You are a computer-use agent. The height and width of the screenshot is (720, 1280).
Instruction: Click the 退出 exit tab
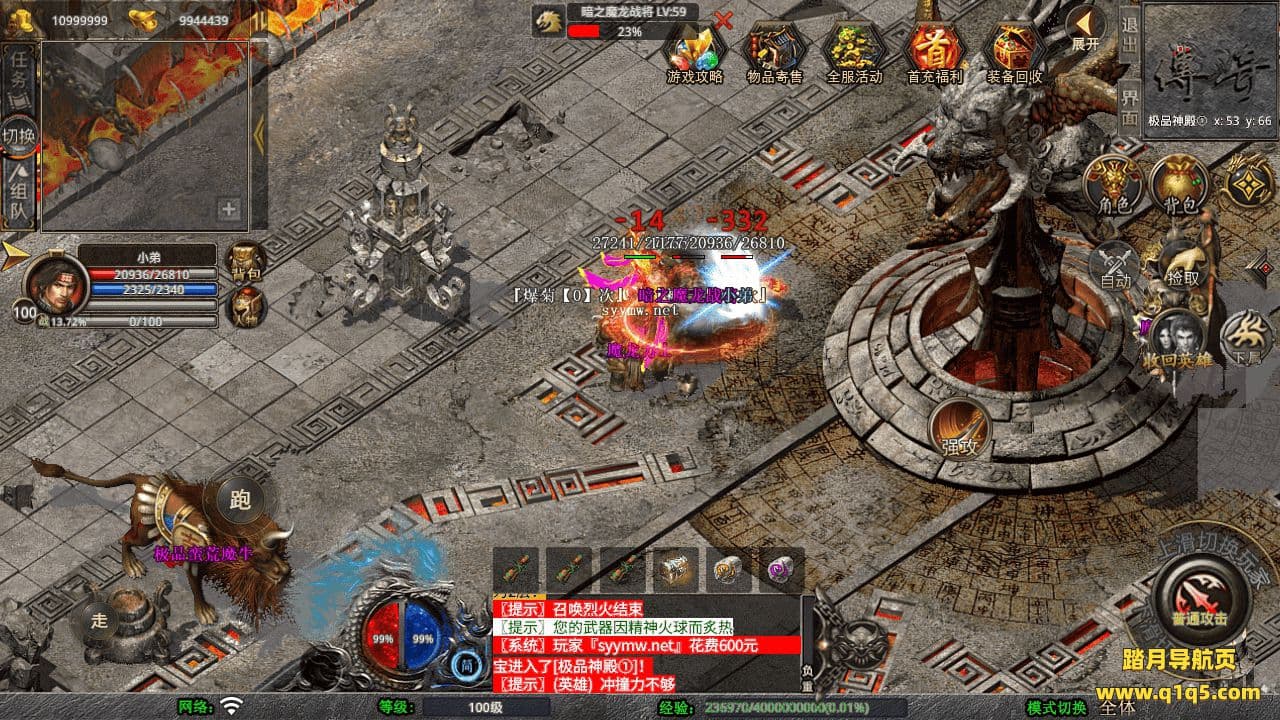1129,36
